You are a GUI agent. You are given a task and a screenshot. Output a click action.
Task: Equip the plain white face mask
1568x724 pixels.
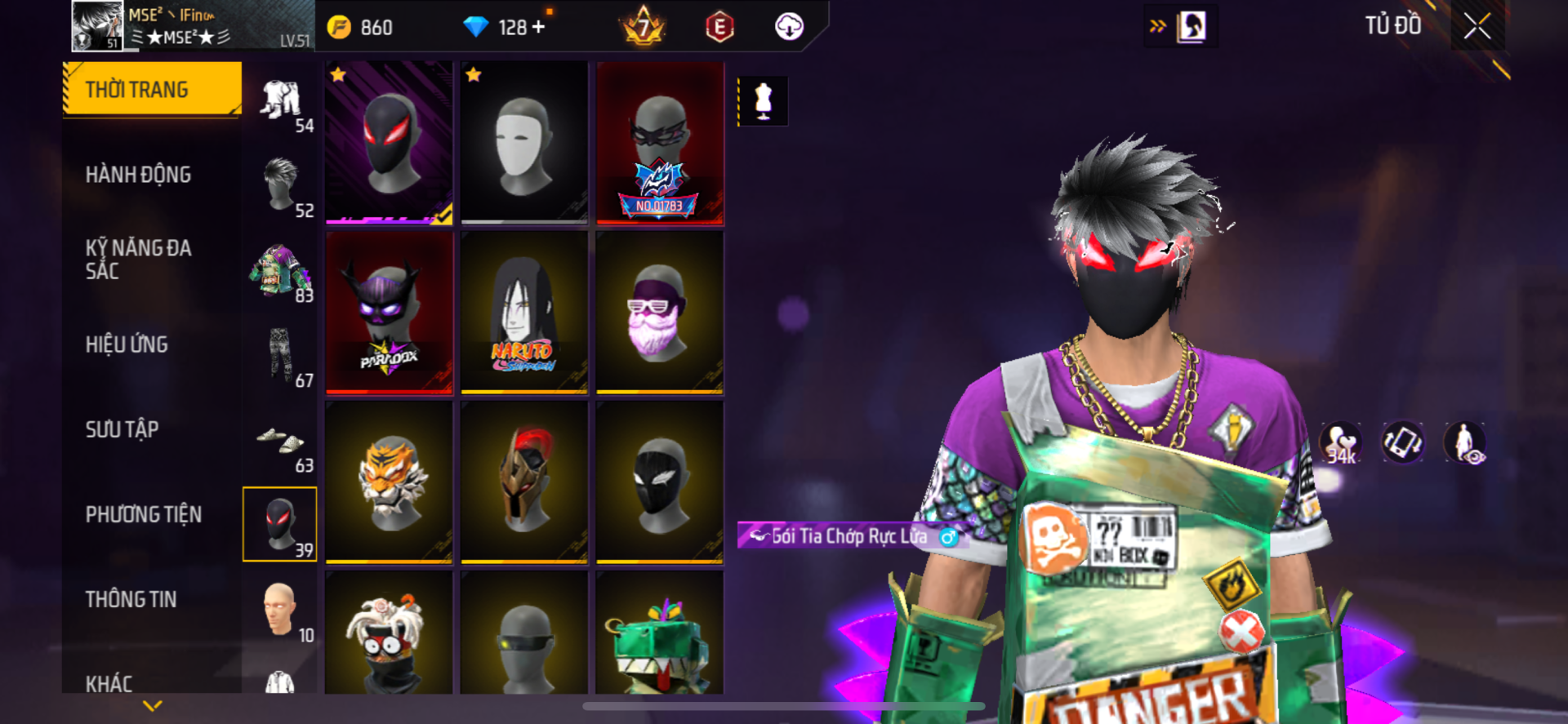pyautogui.click(x=524, y=142)
